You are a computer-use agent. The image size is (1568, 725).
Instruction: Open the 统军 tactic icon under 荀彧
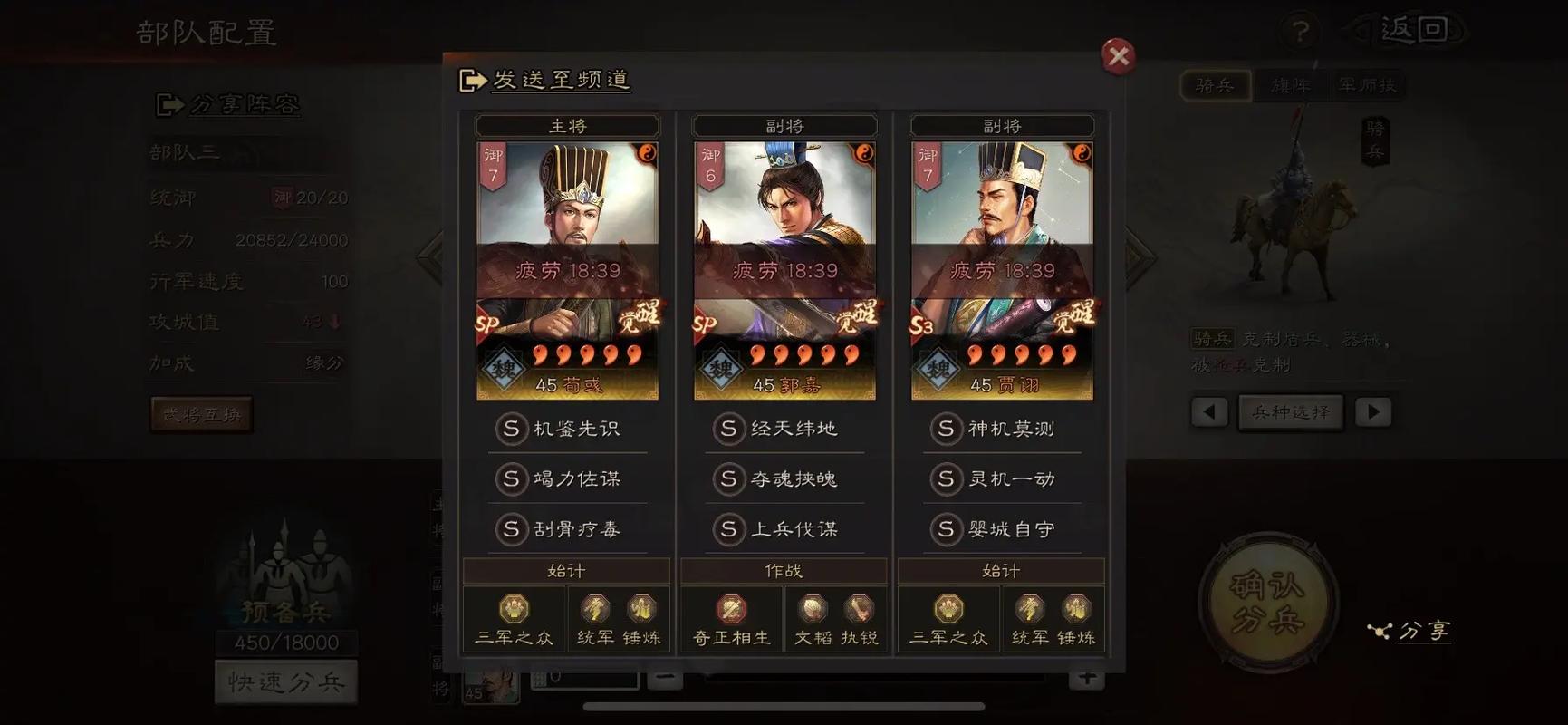597,608
